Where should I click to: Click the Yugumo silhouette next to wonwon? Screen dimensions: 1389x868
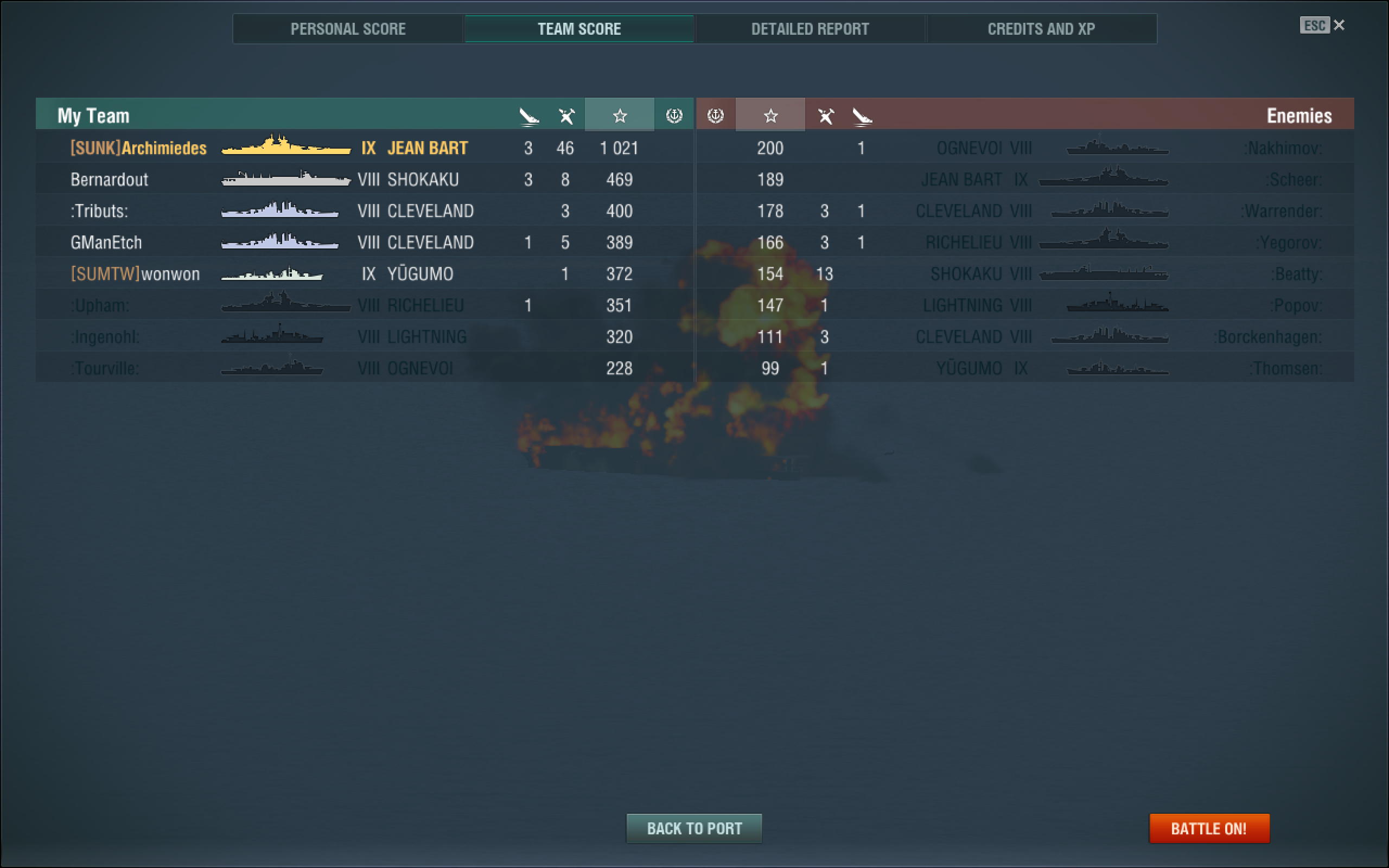click(271, 274)
